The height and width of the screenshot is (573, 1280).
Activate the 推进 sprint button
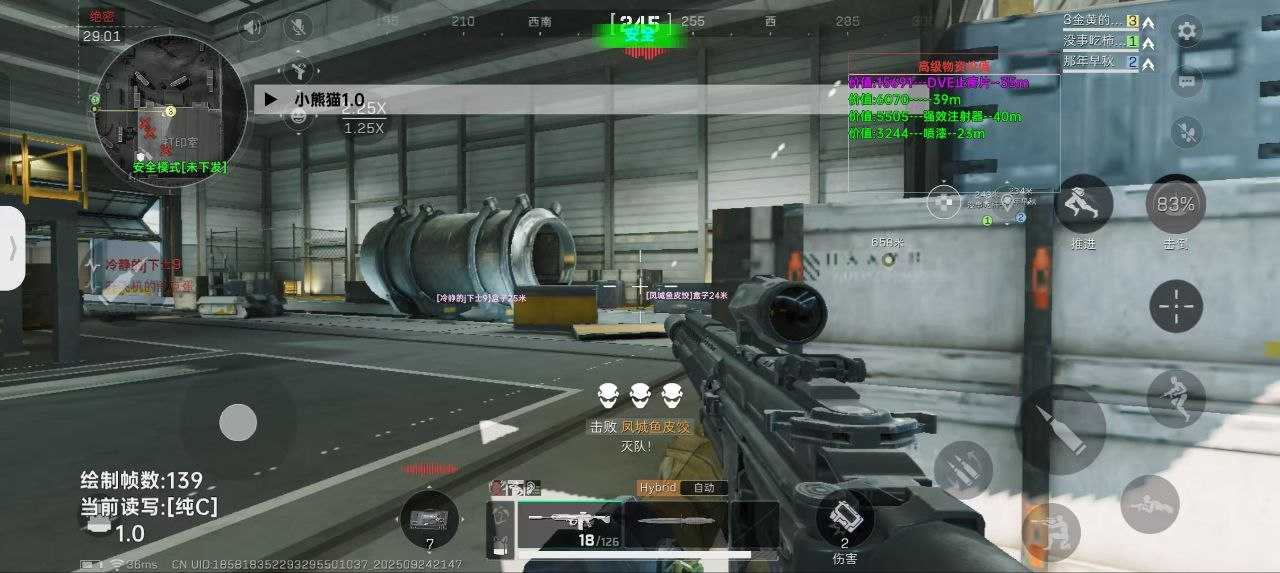[x=1083, y=204]
